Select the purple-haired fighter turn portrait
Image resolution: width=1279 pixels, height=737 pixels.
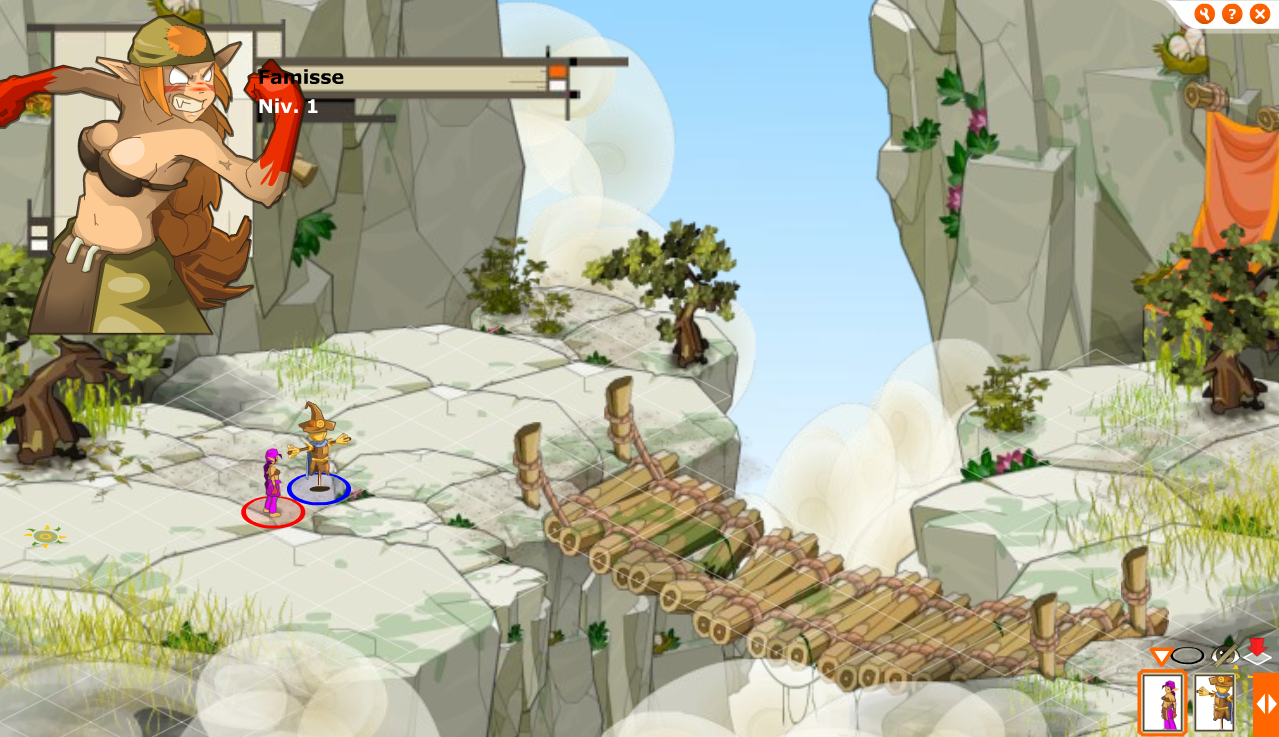(x=1163, y=703)
